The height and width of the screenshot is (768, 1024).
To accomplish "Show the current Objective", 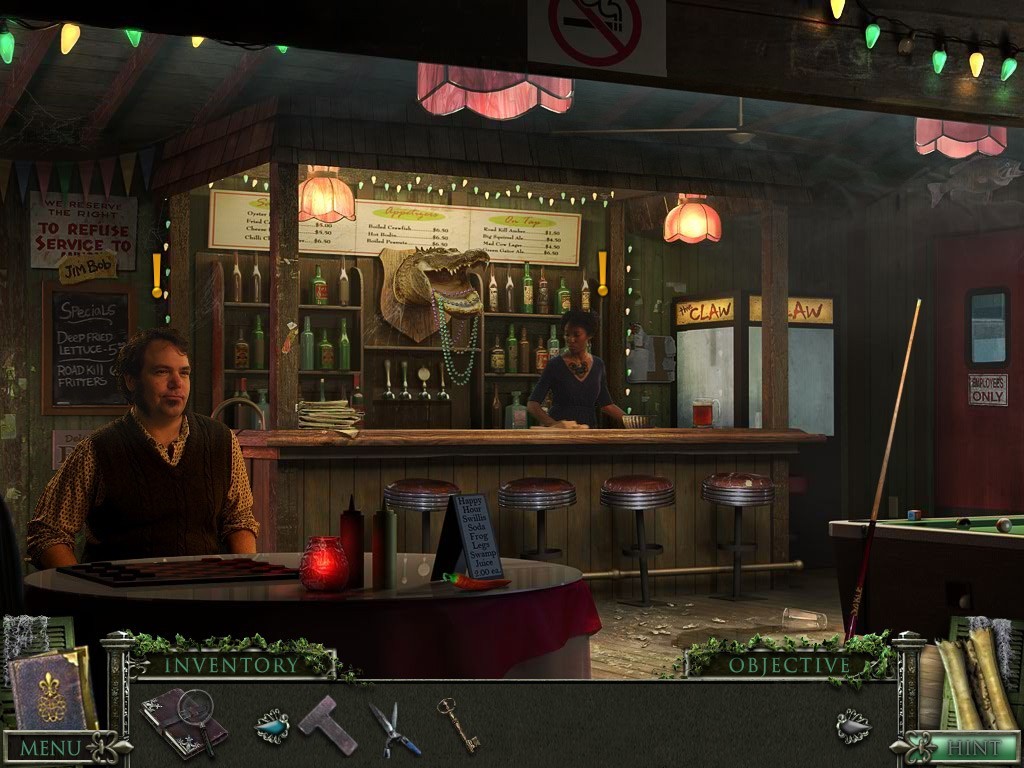I will click(x=789, y=665).
